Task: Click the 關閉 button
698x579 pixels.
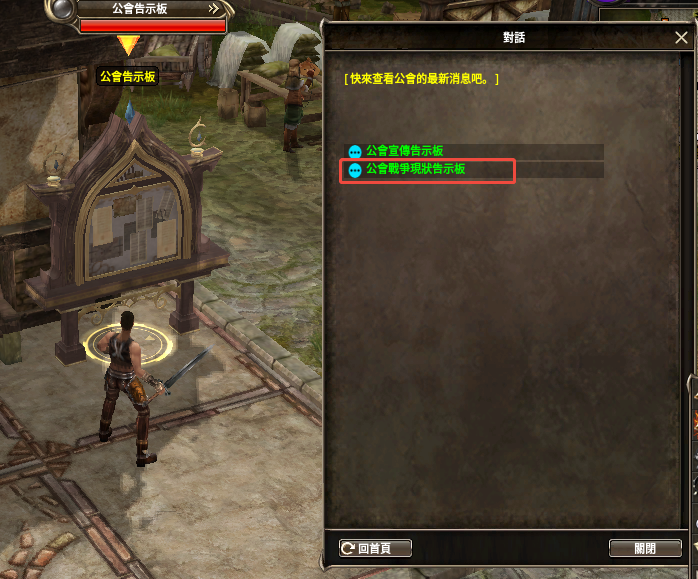Action: [645, 548]
